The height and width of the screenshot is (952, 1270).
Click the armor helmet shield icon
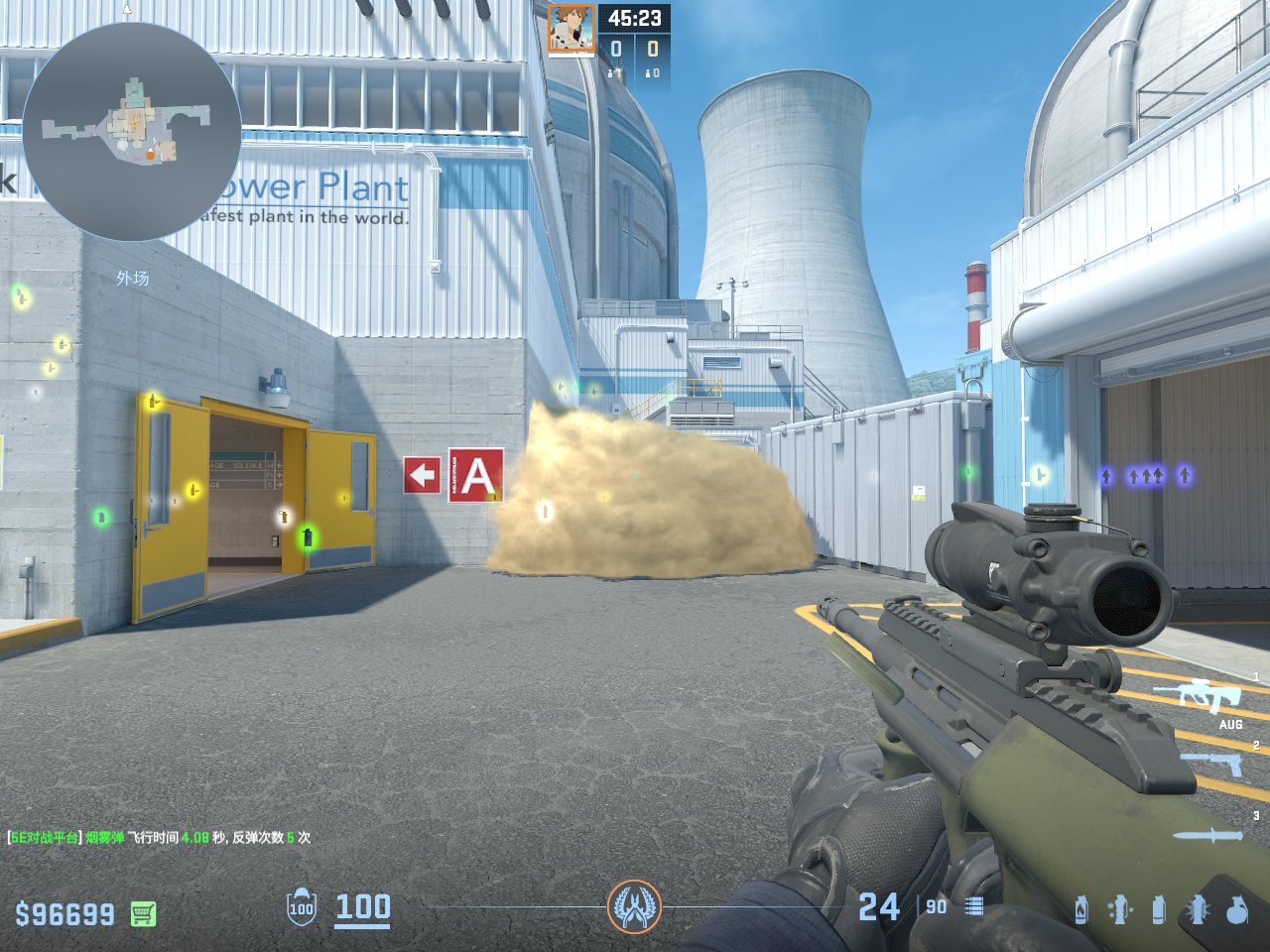point(302,906)
